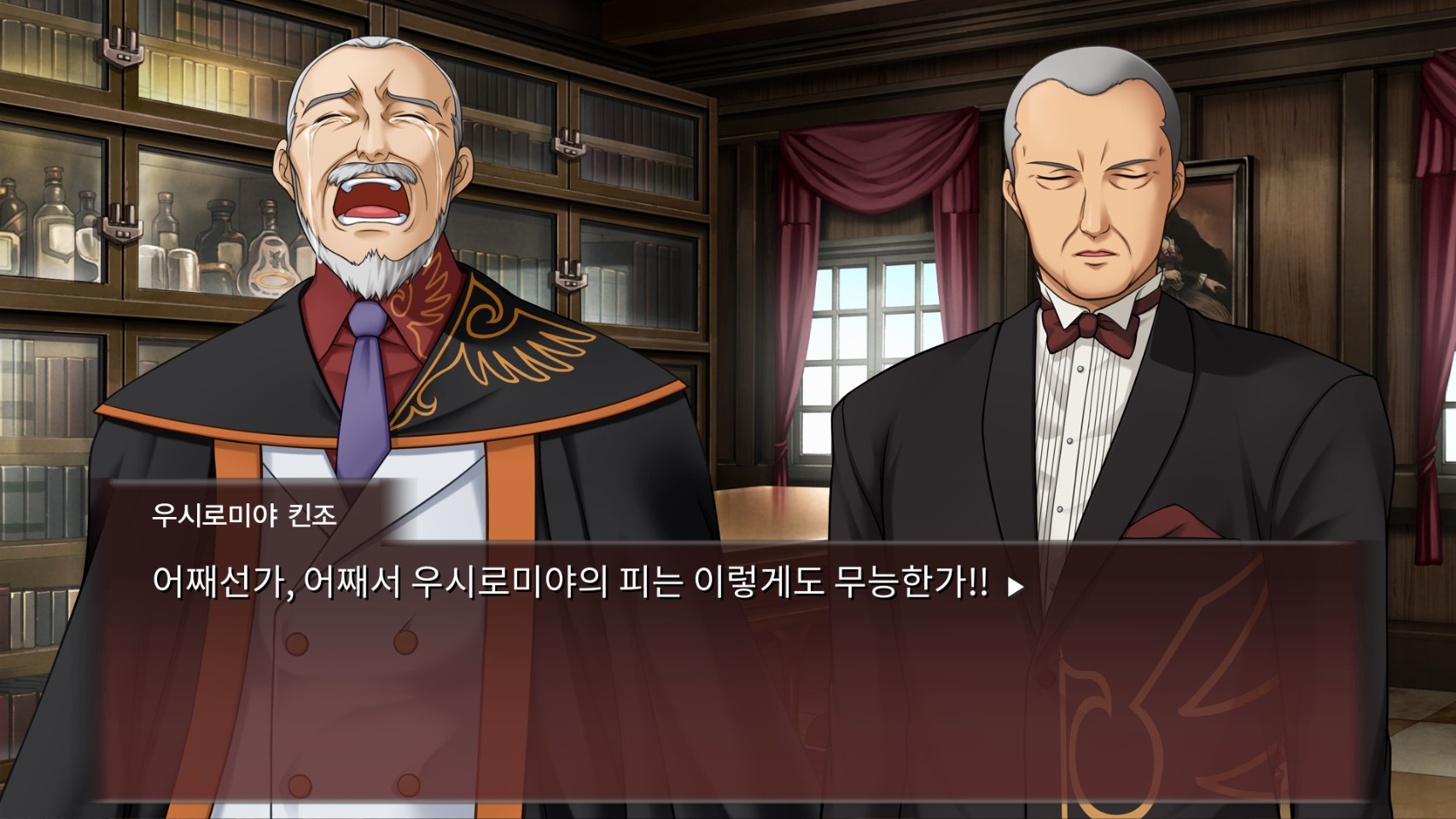Click the dialogue advance arrow indicator

(1015, 587)
